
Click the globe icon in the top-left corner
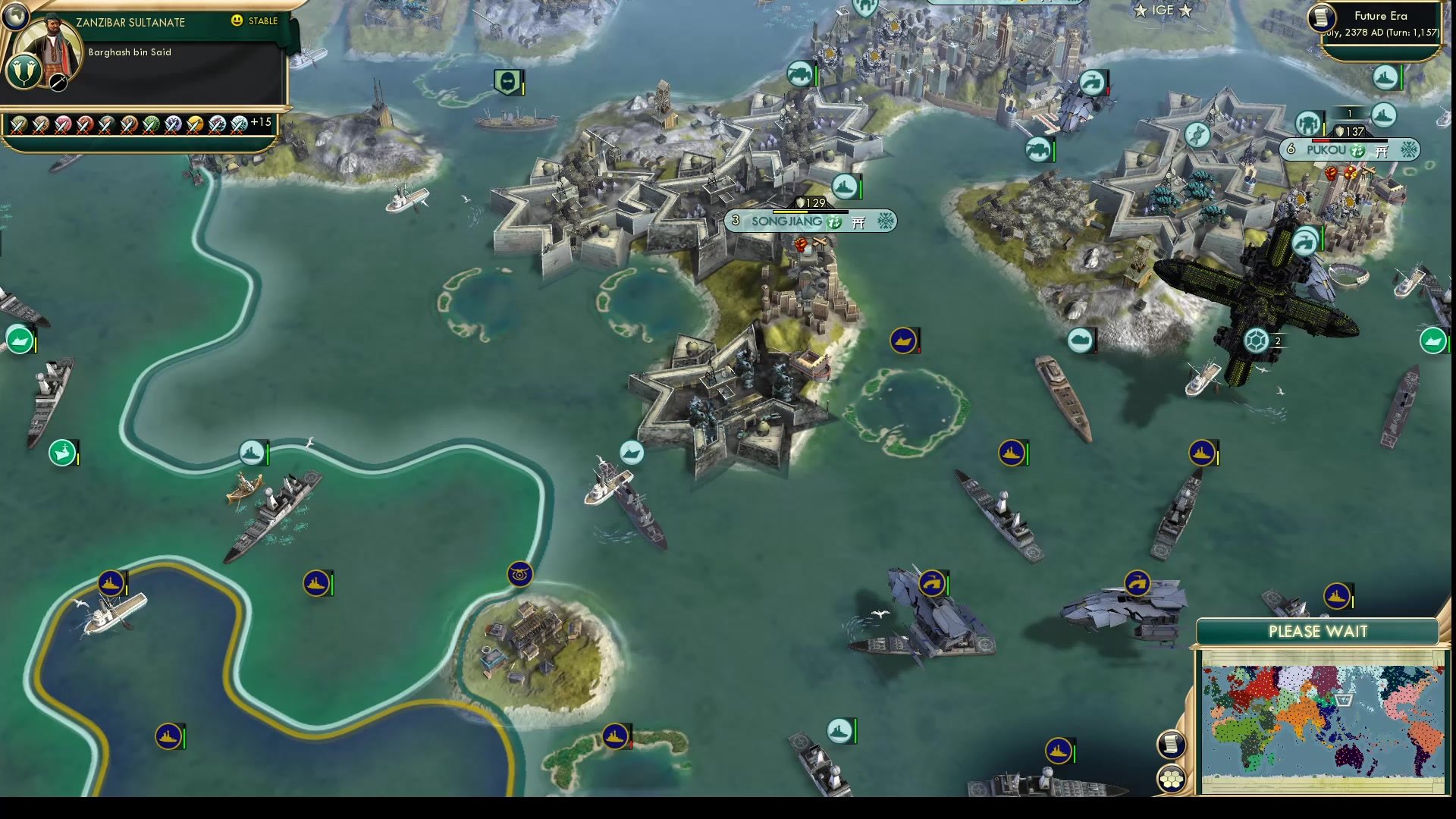pos(16,16)
